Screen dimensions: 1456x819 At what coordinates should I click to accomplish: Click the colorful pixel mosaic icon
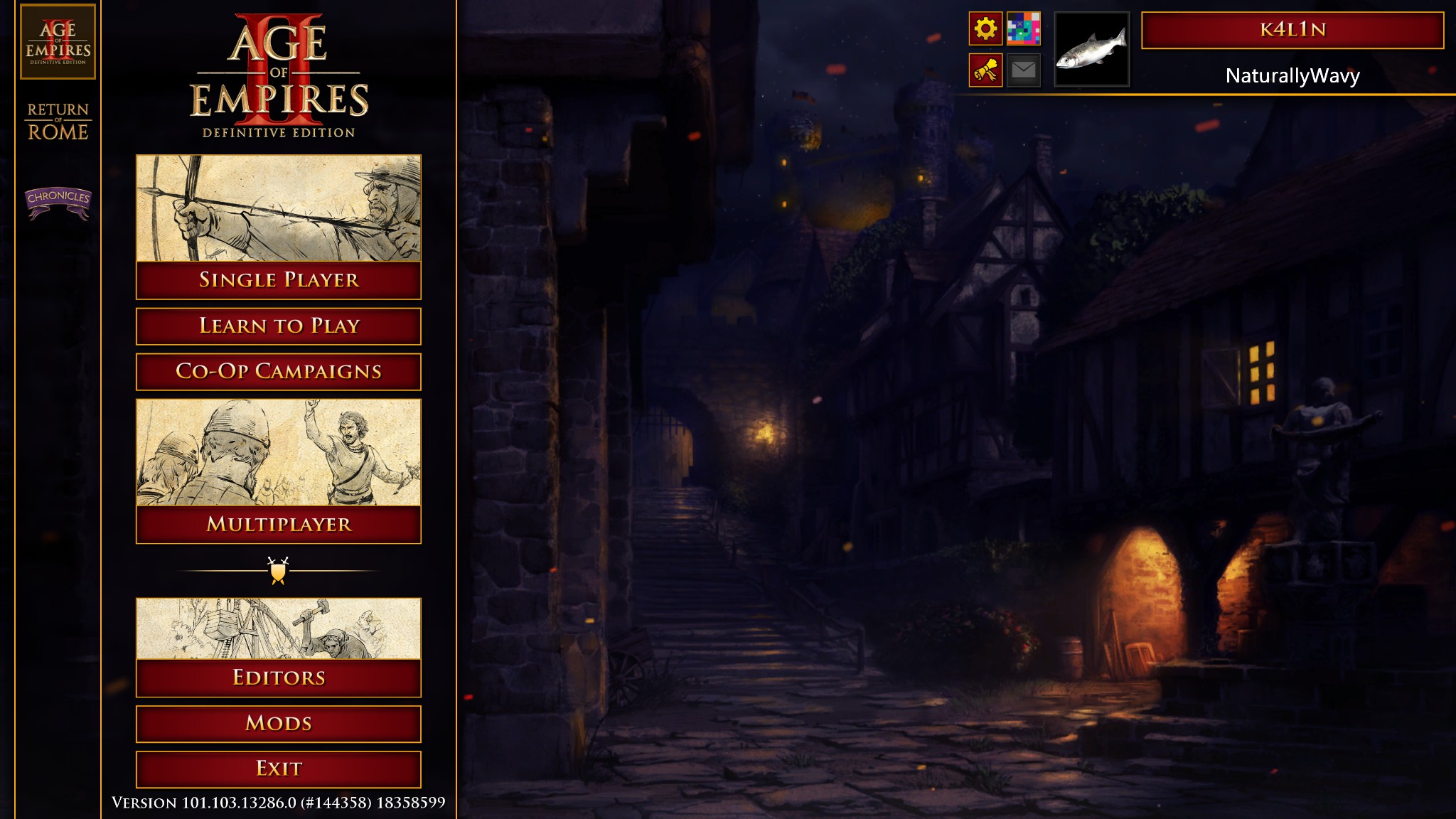(1024, 29)
